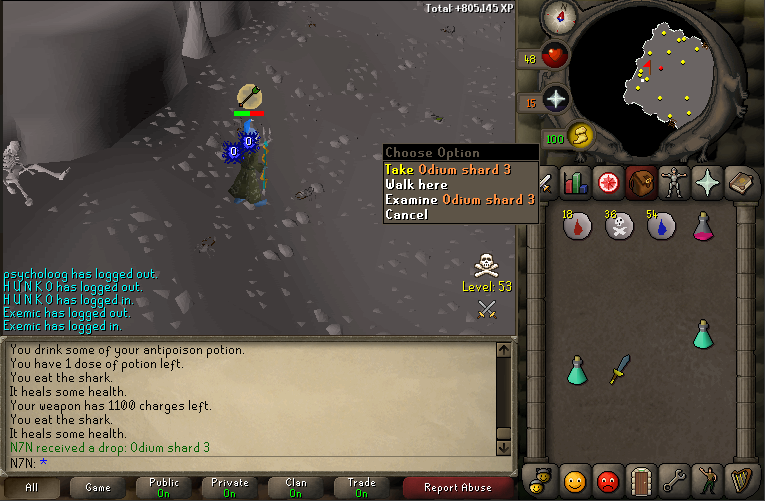
Task: Click the Report Abuse button
Action: 458,488
